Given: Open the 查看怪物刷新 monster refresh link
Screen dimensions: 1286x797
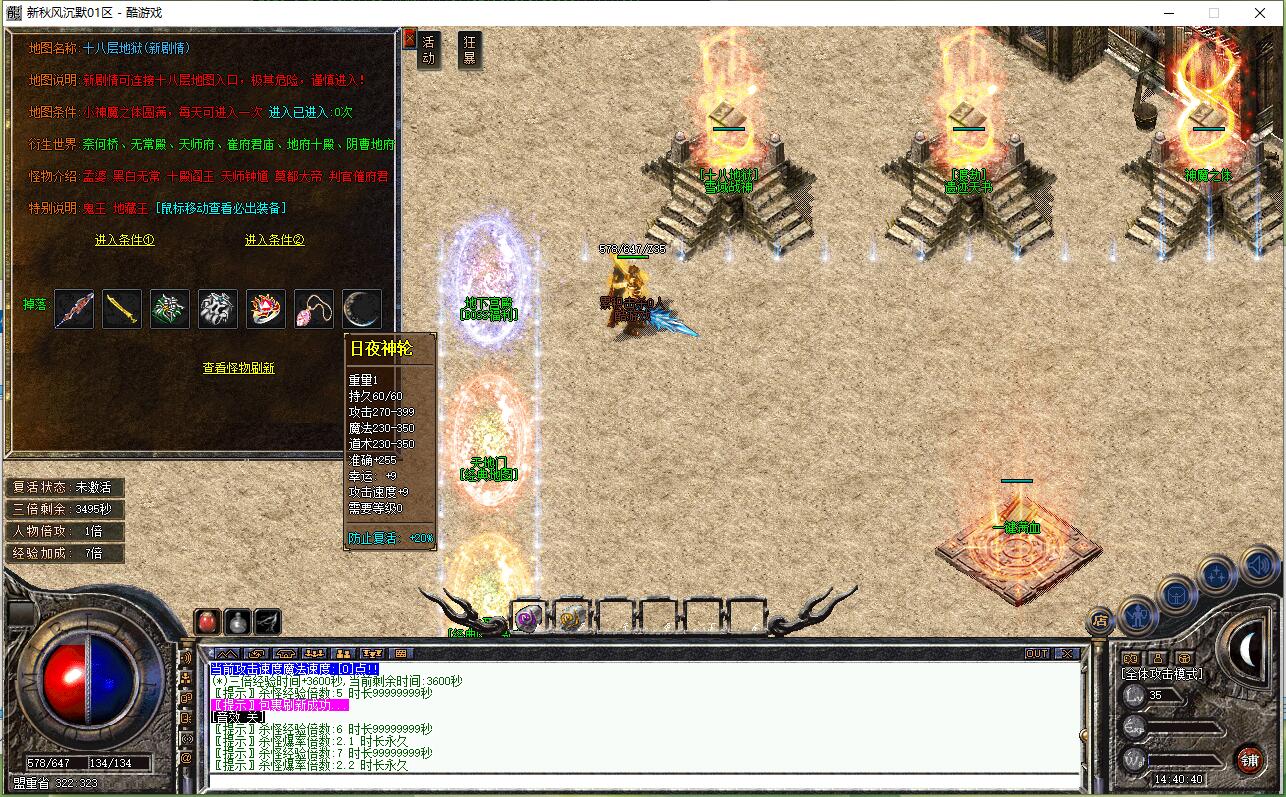Looking at the screenshot, I should [239, 368].
